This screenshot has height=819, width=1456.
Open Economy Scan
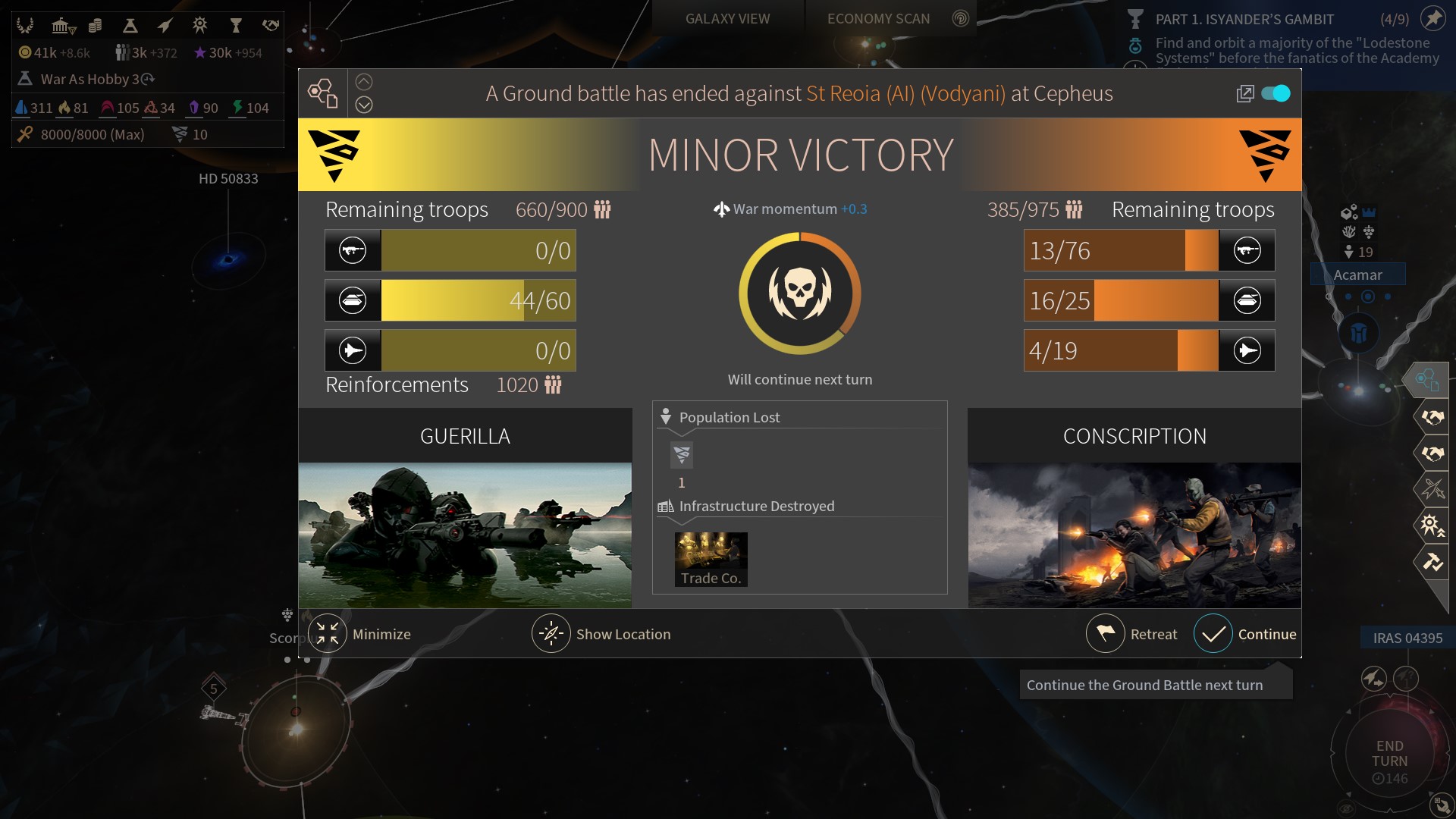point(878,19)
